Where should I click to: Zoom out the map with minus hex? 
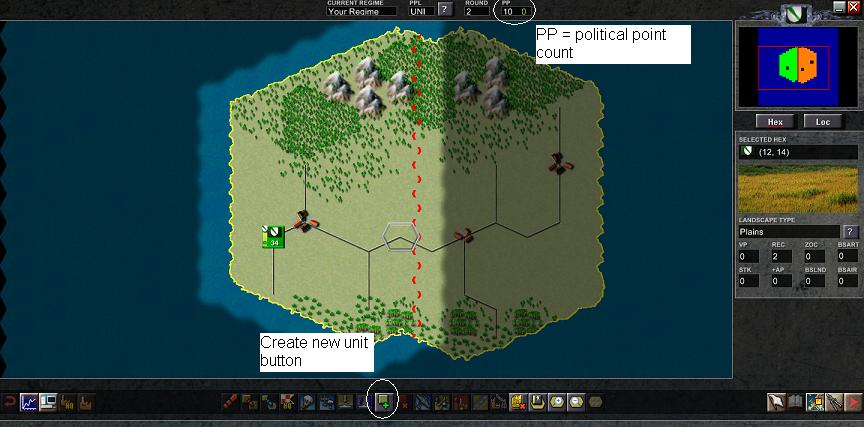pyautogui.click(x=575, y=402)
